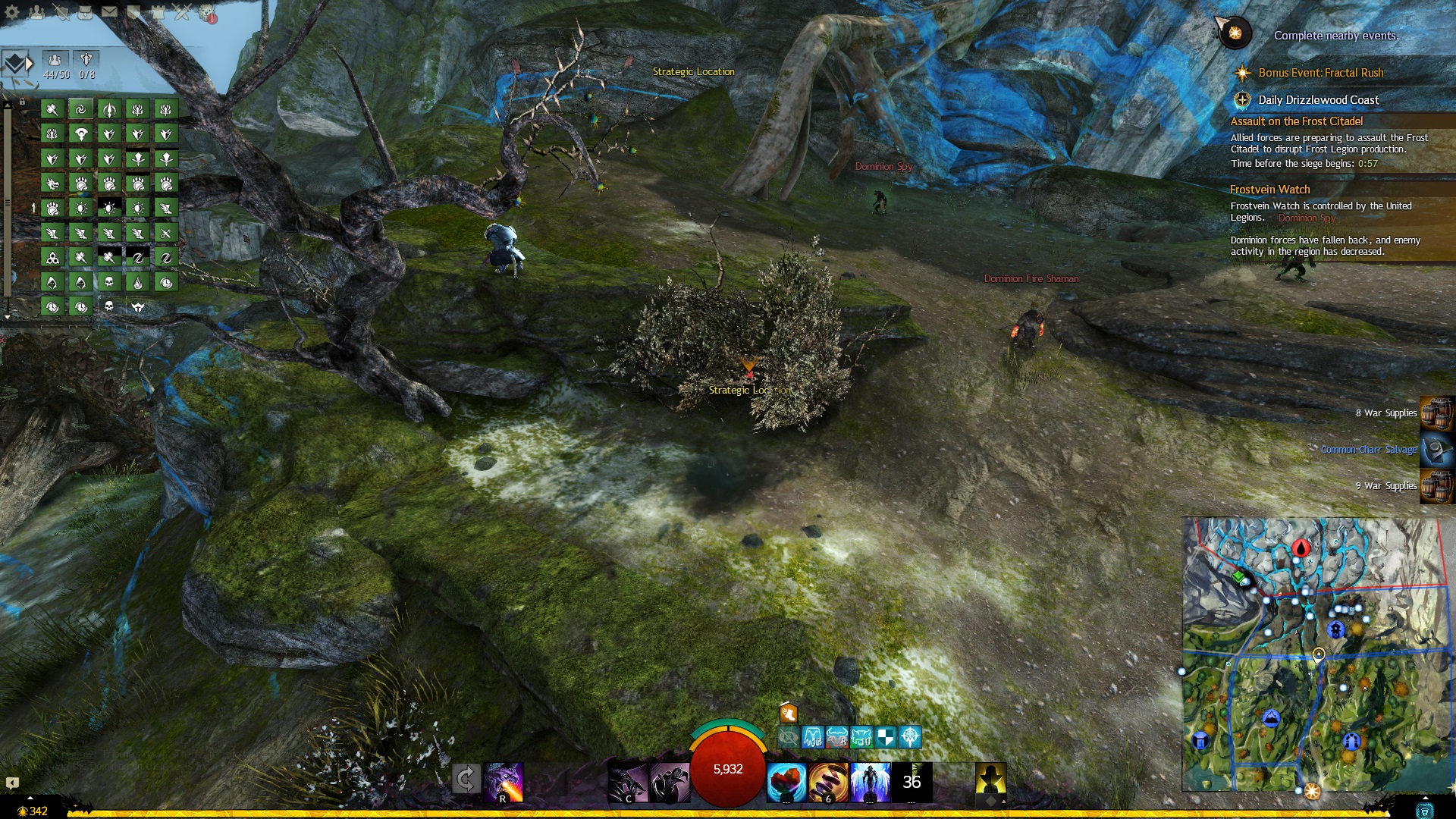Open the Daily Drizzlewood Coast achievement tracker

click(1318, 100)
